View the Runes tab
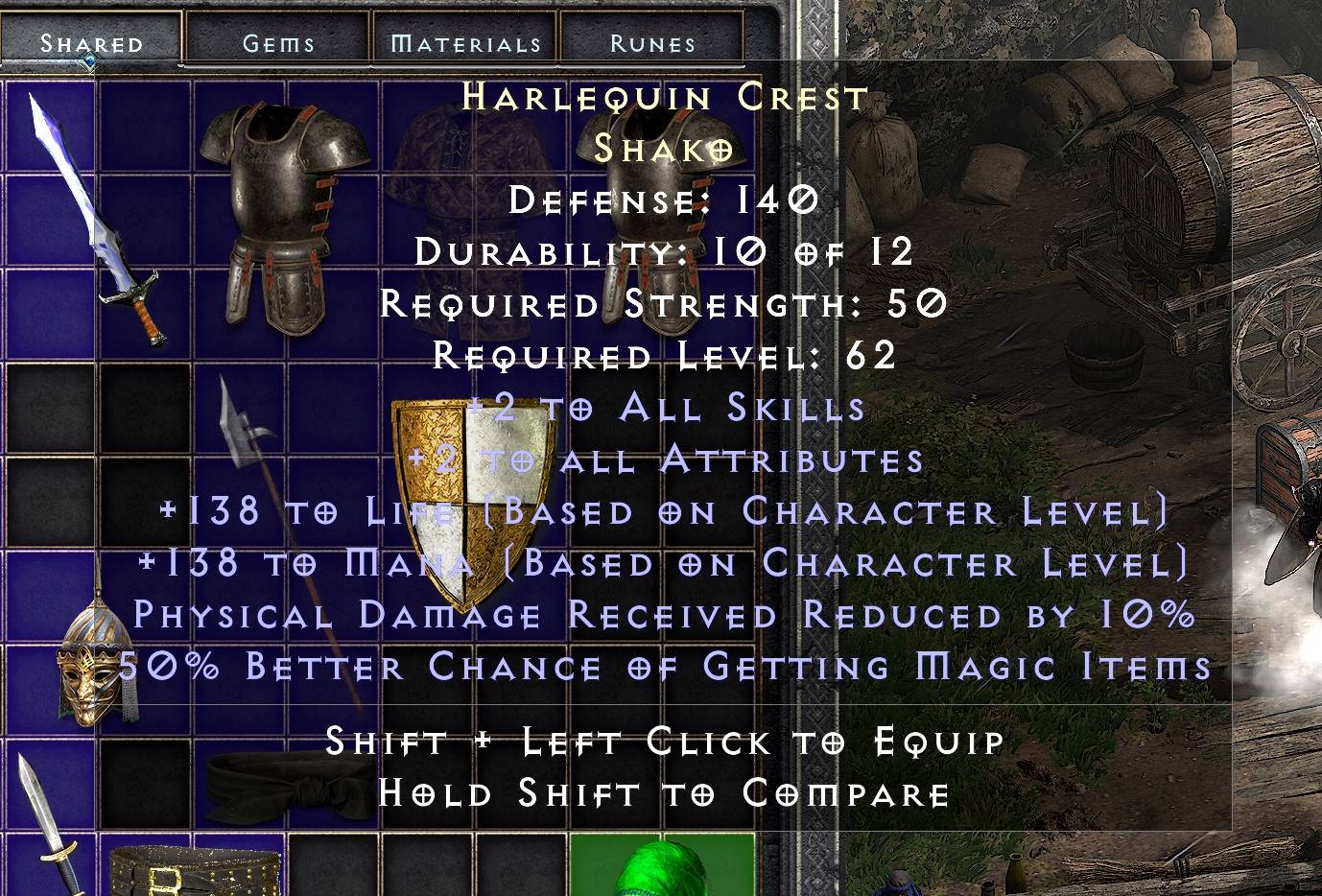 651,41
